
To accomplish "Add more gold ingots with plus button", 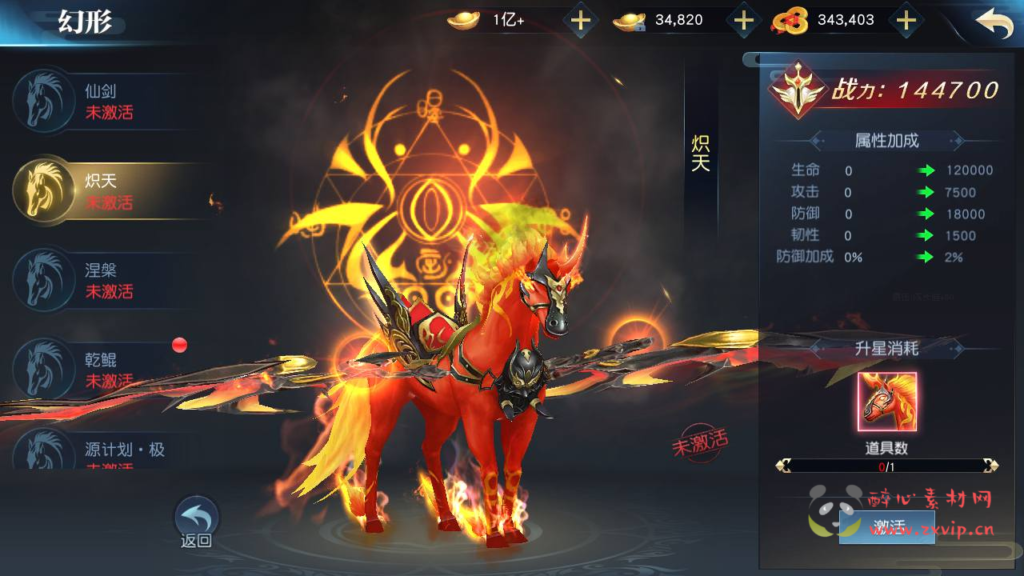I will coord(580,20).
